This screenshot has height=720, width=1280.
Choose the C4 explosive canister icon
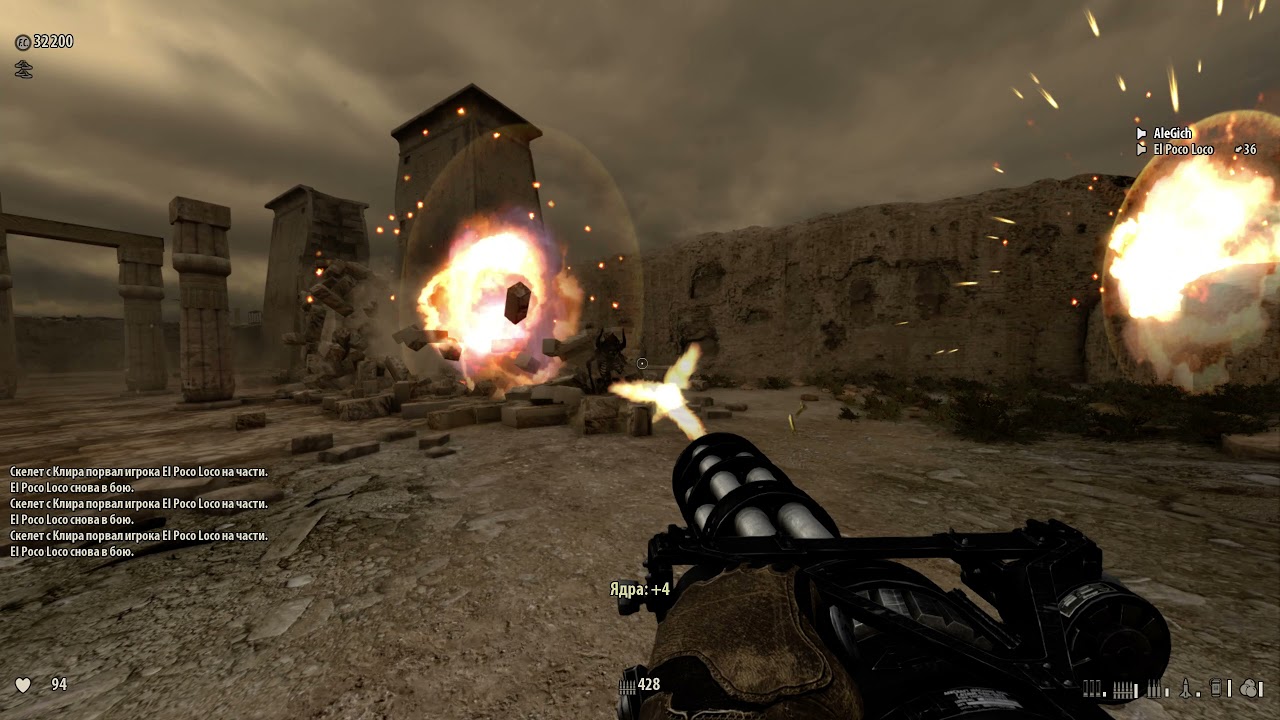[x=1216, y=688]
